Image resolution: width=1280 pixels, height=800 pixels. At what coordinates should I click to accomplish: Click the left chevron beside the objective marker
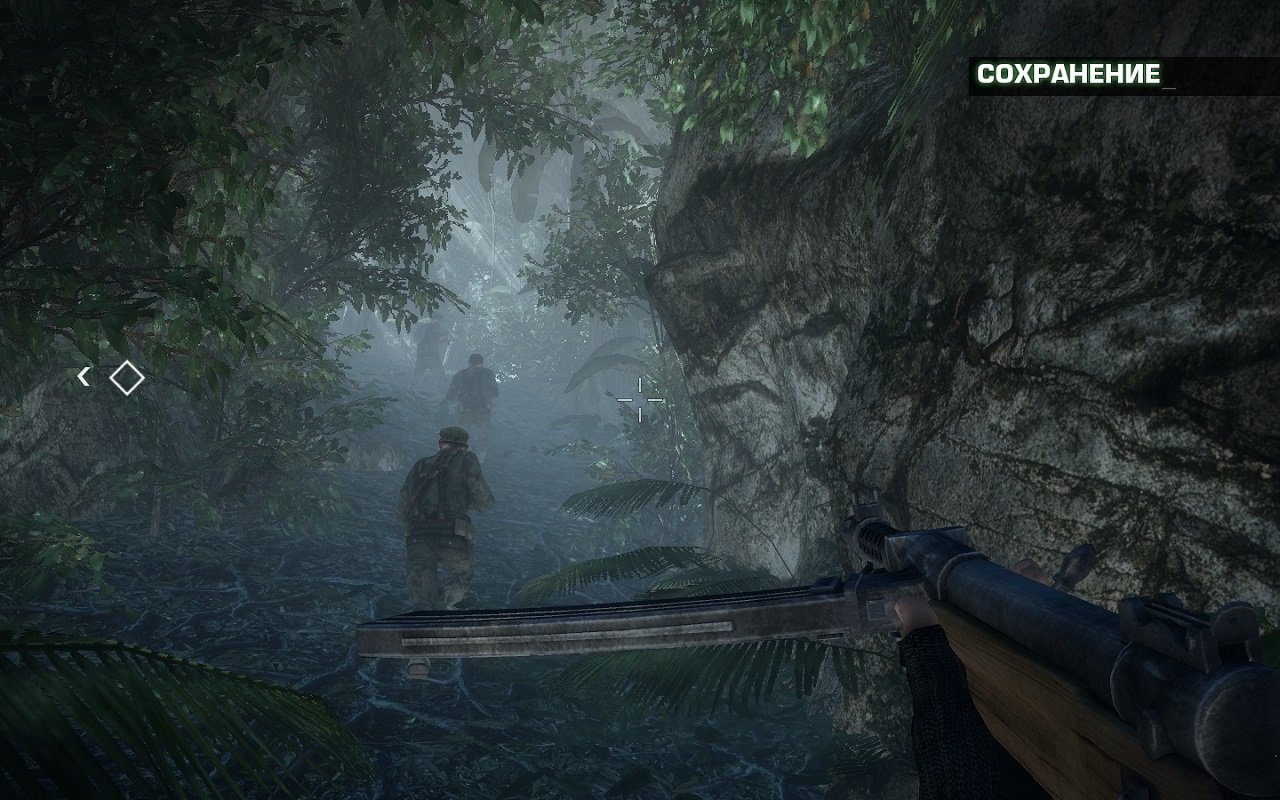click(83, 377)
